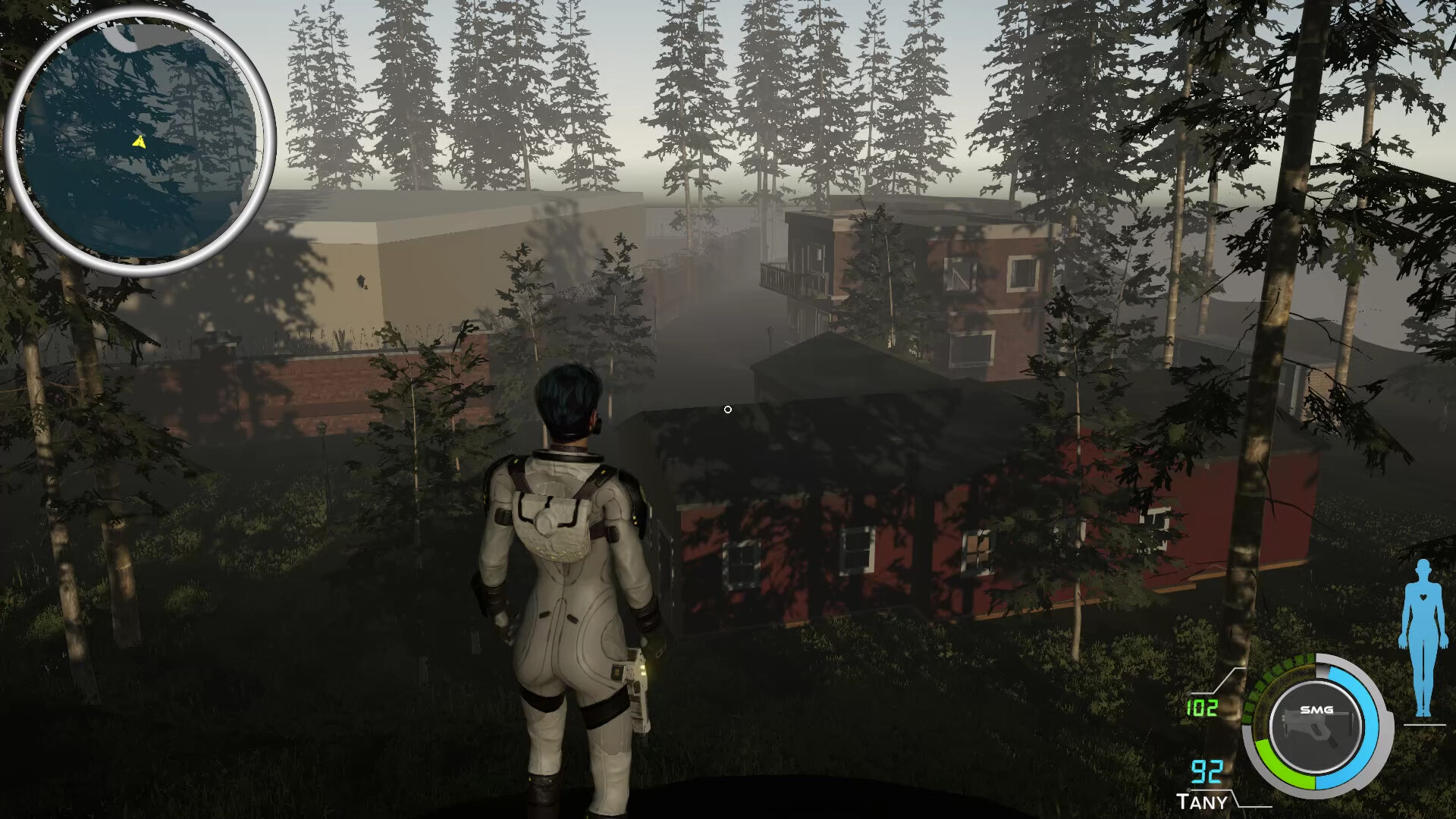
Task: Click the crosshair reticle at screen center
Action: [728, 409]
